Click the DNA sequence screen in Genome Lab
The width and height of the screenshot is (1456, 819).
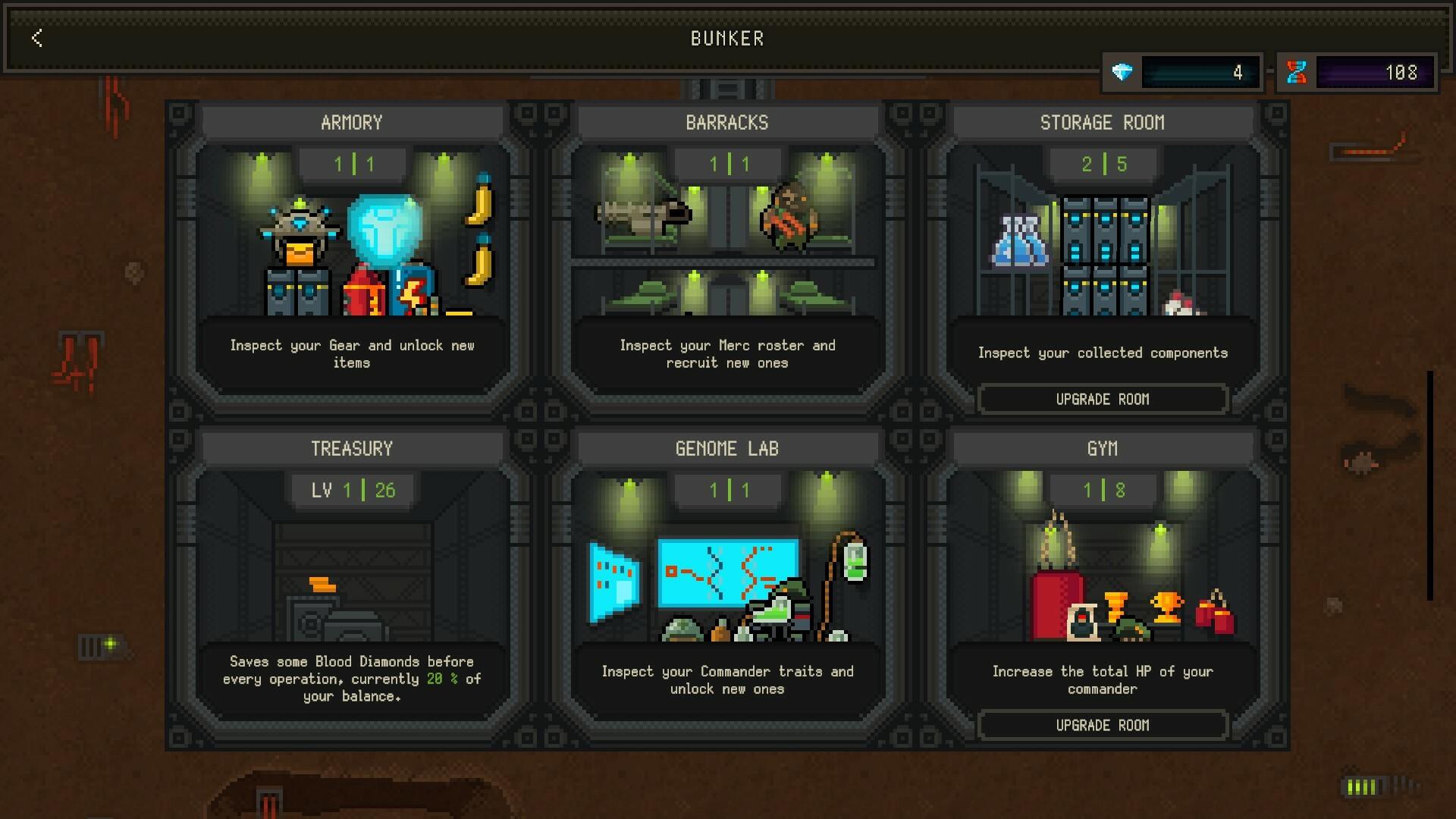pos(728,573)
